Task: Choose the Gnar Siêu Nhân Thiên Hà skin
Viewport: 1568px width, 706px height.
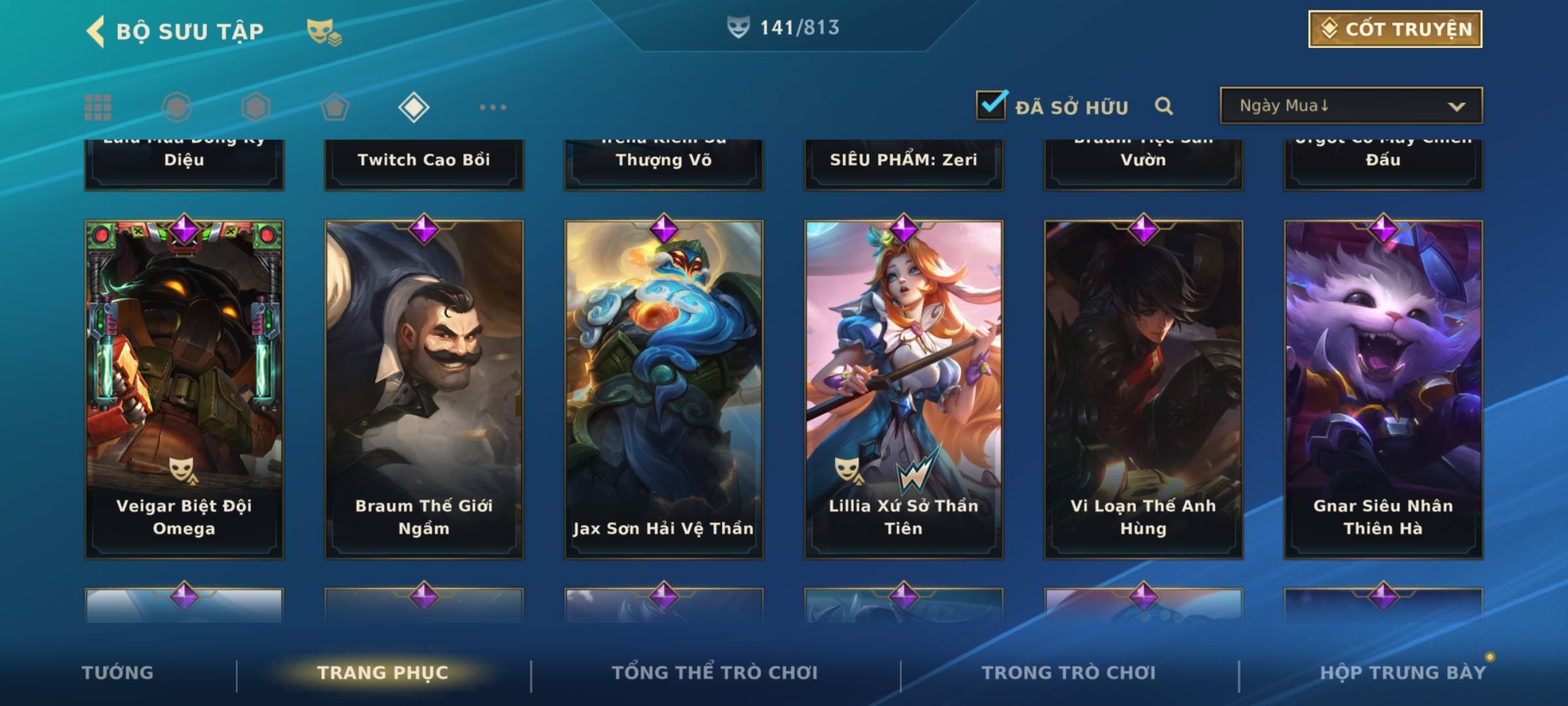Action: point(1383,389)
